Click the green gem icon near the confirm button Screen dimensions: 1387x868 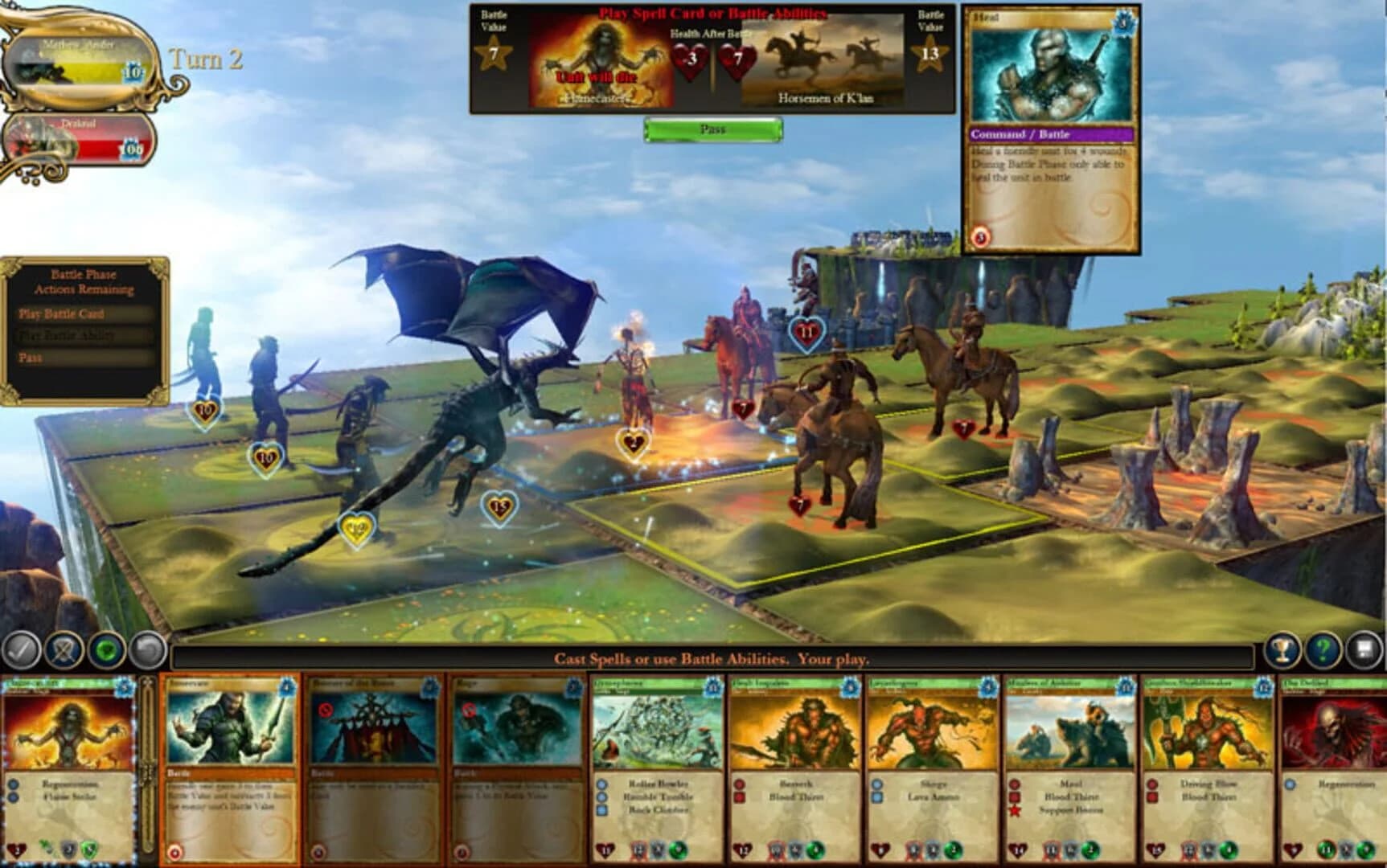click(106, 649)
